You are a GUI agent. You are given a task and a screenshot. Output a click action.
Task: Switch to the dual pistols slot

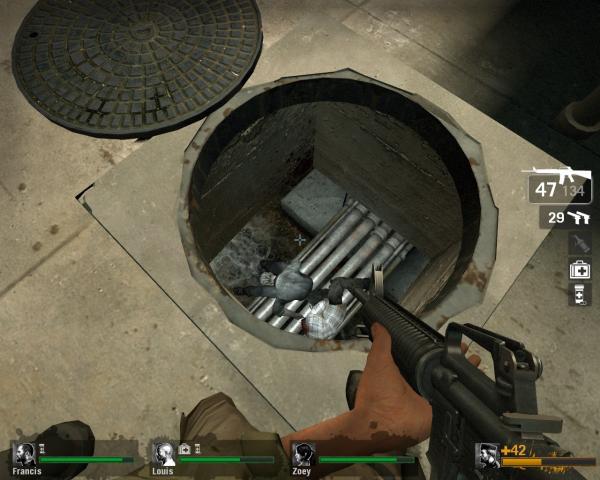coord(567,217)
